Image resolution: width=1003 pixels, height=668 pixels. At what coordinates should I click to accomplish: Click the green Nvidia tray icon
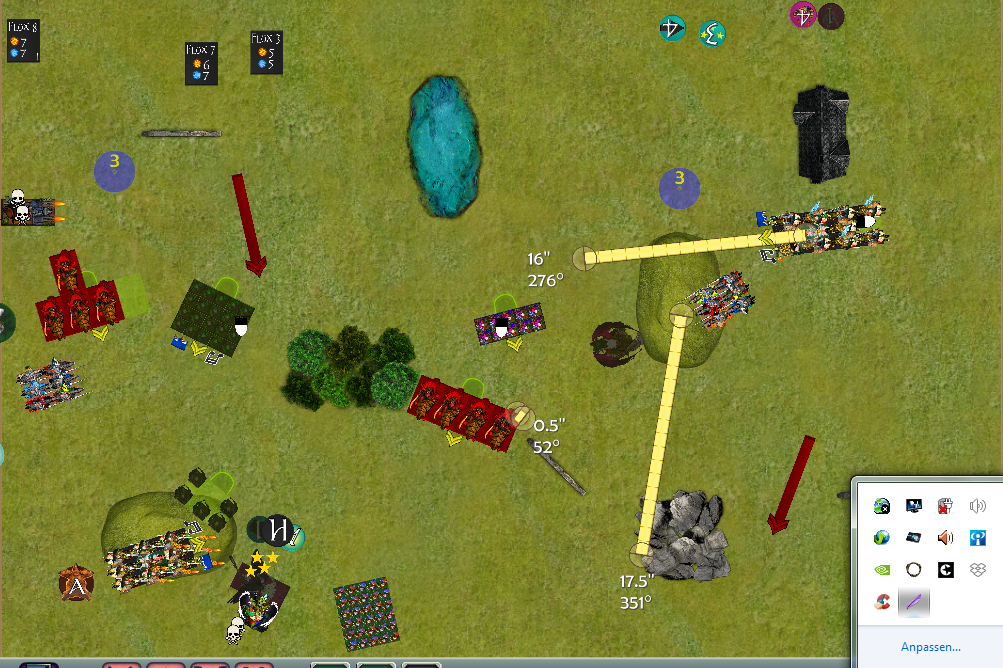pos(881,569)
